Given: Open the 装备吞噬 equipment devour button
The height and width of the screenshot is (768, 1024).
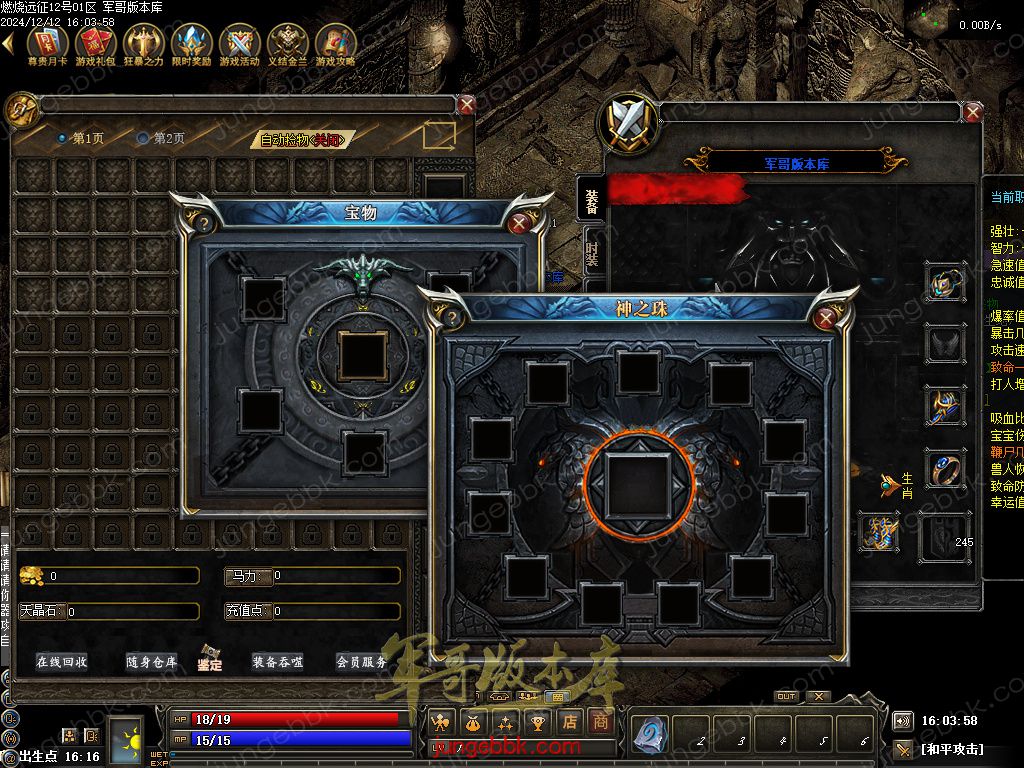Looking at the screenshot, I should tap(277, 662).
